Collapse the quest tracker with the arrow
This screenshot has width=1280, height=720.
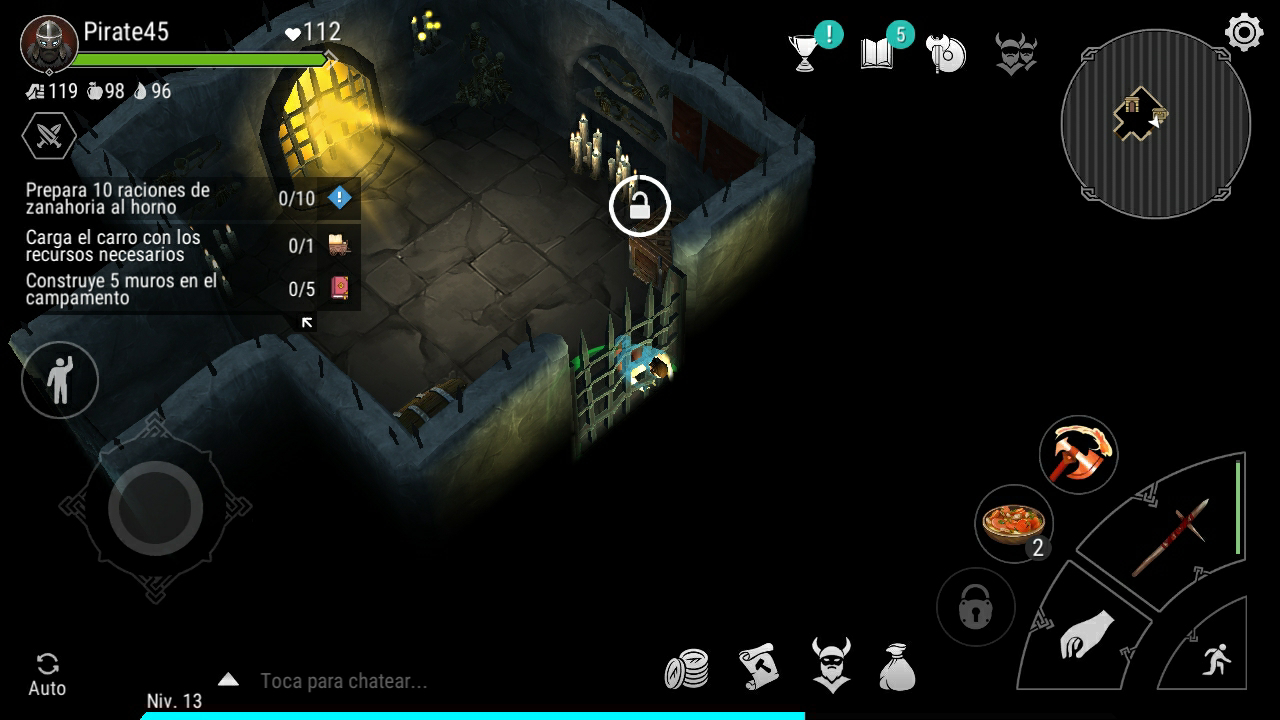point(307,322)
